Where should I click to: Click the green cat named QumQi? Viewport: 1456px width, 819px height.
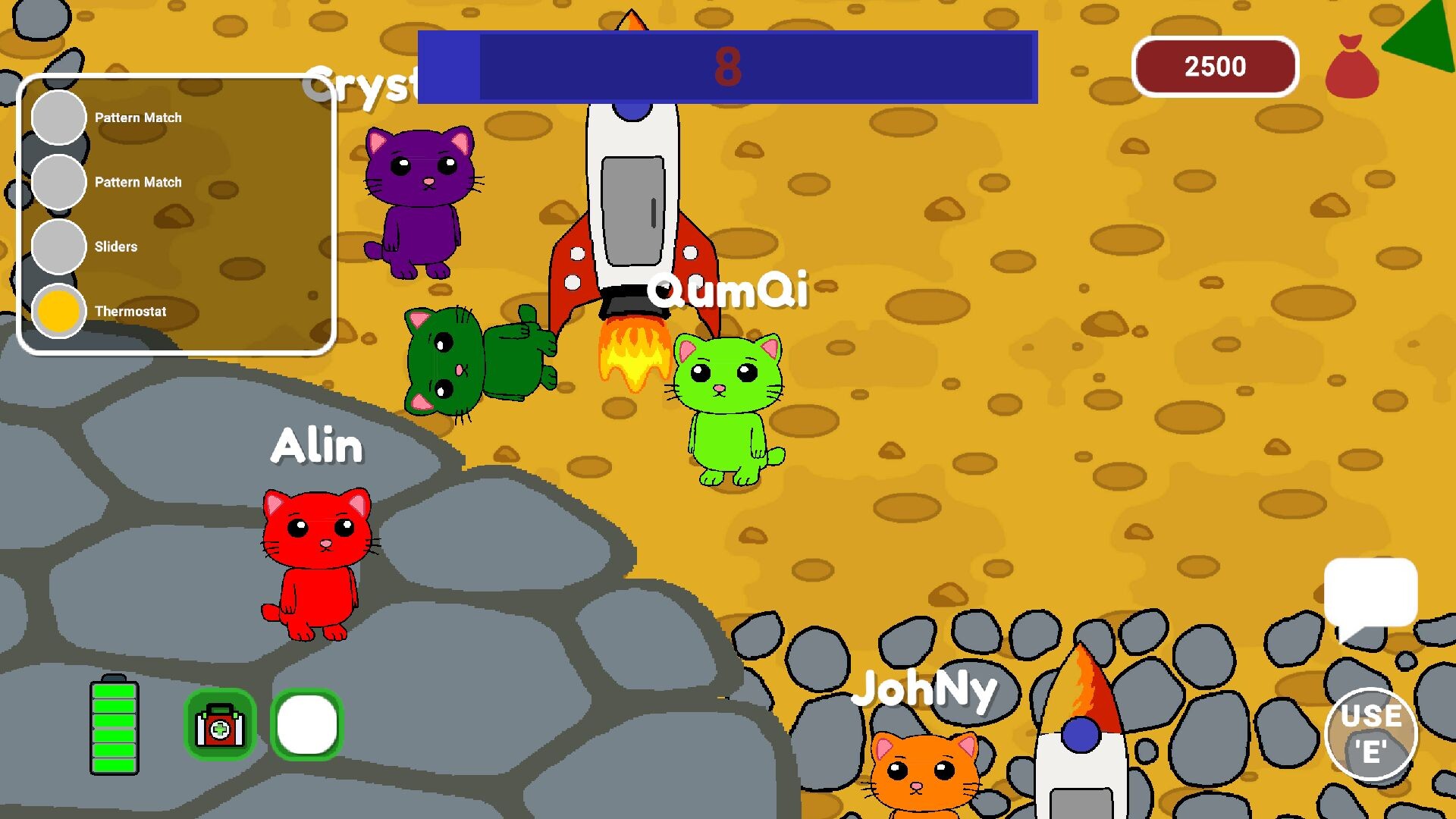730,402
